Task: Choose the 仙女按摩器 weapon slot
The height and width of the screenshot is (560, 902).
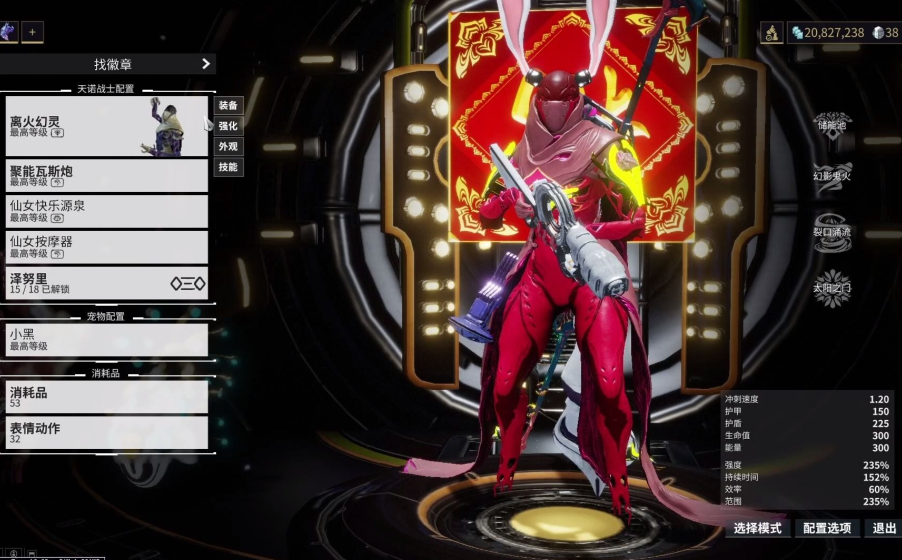Action: [x=106, y=247]
